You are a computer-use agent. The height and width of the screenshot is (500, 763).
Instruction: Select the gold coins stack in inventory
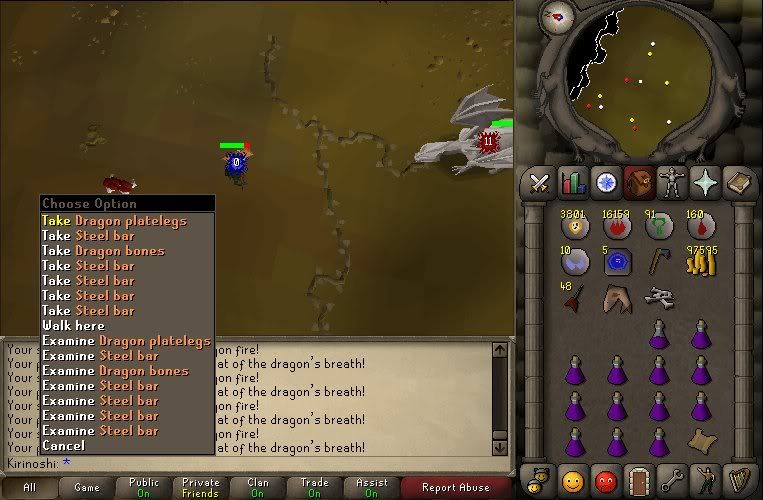pos(702,261)
